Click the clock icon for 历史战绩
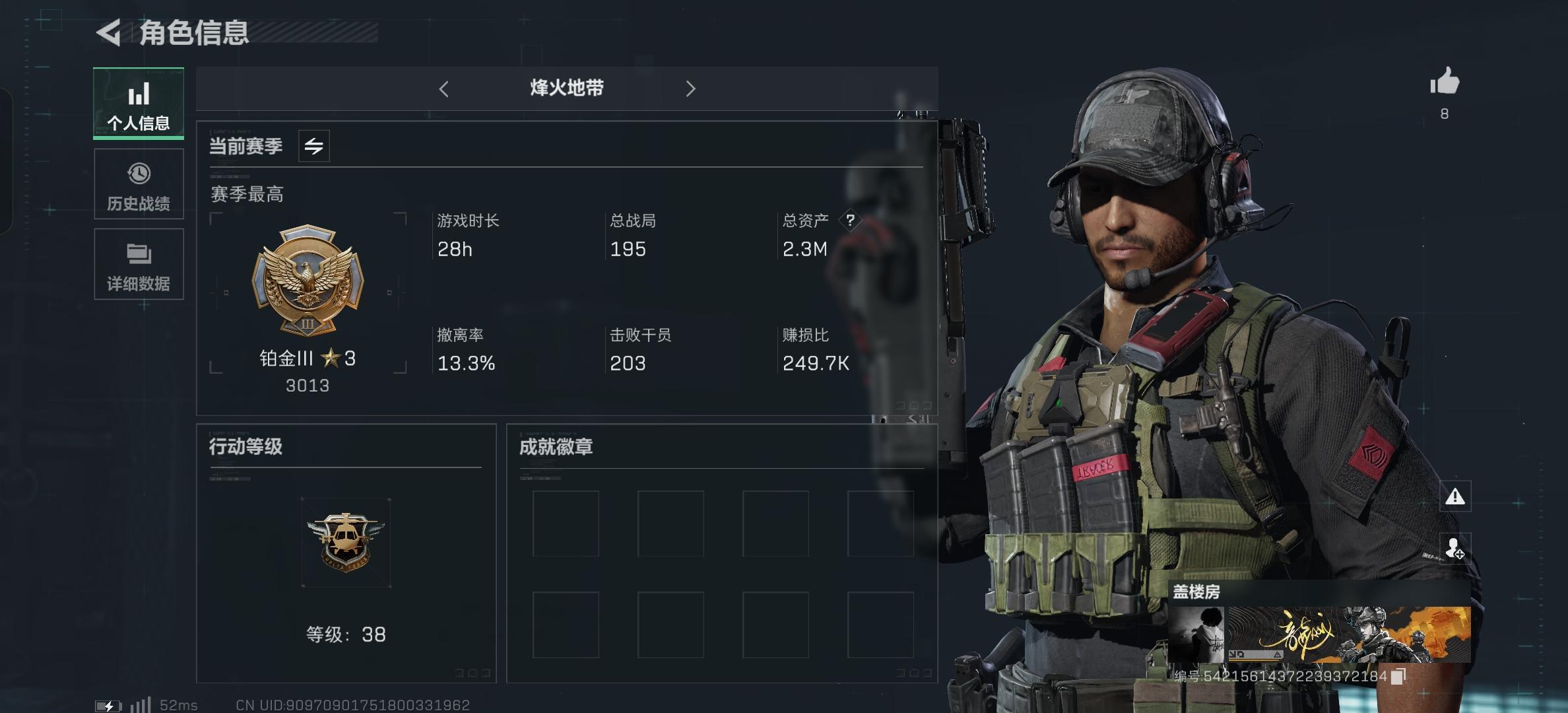The image size is (1568, 713). 138,173
